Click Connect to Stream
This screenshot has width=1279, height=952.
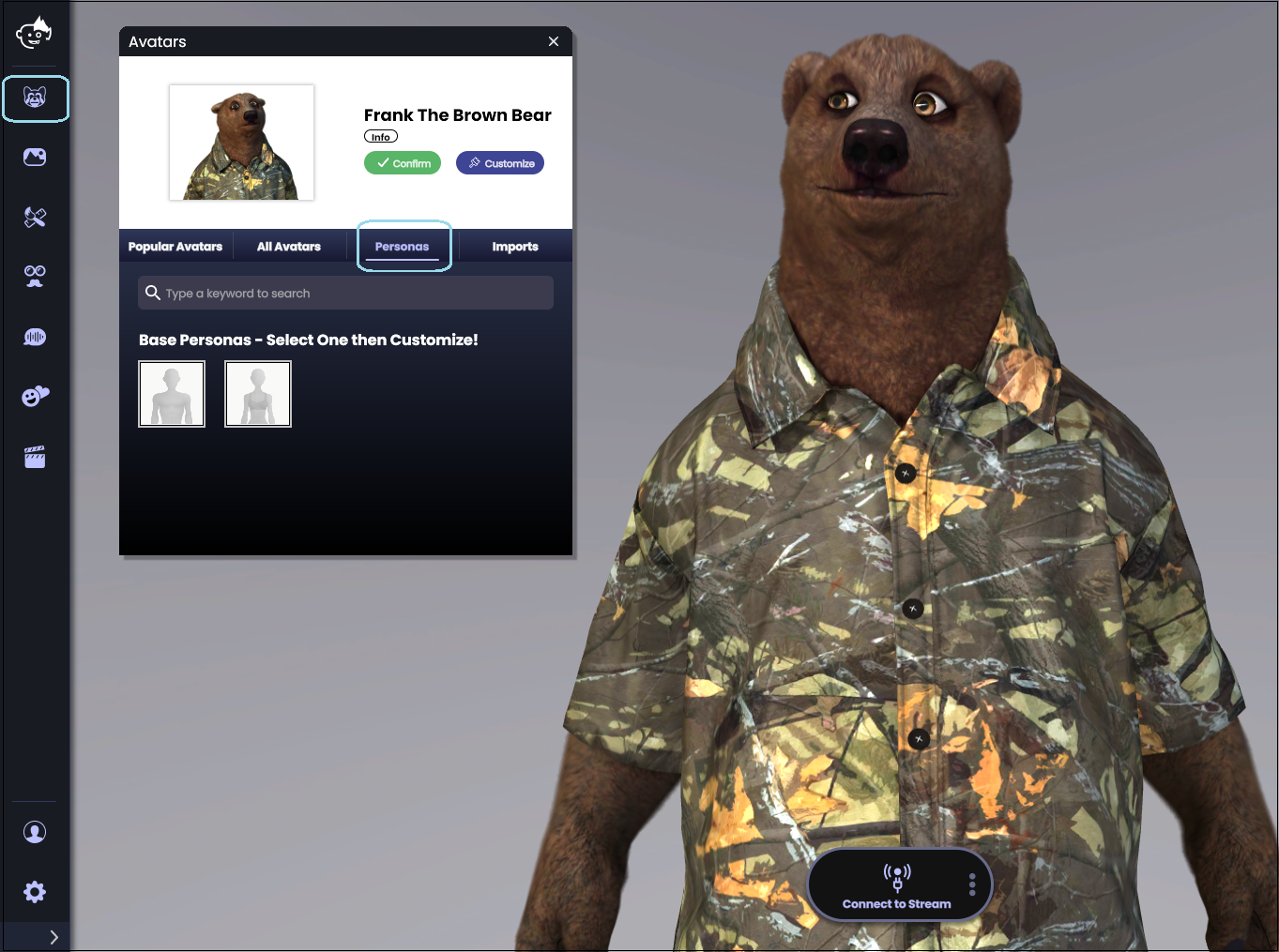coord(898,884)
